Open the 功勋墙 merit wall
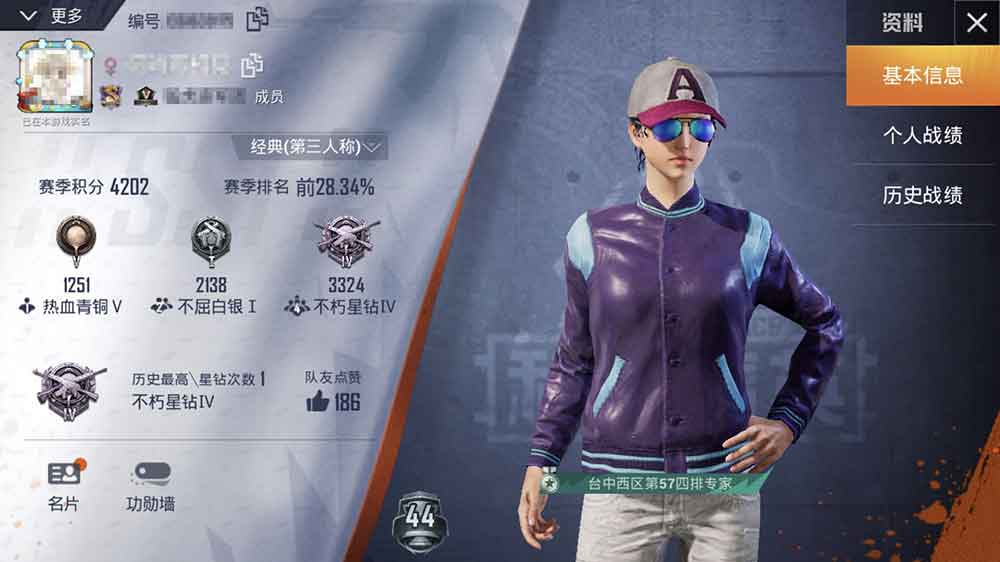This screenshot has height=562, width=1000. click(x=150, y=486)
